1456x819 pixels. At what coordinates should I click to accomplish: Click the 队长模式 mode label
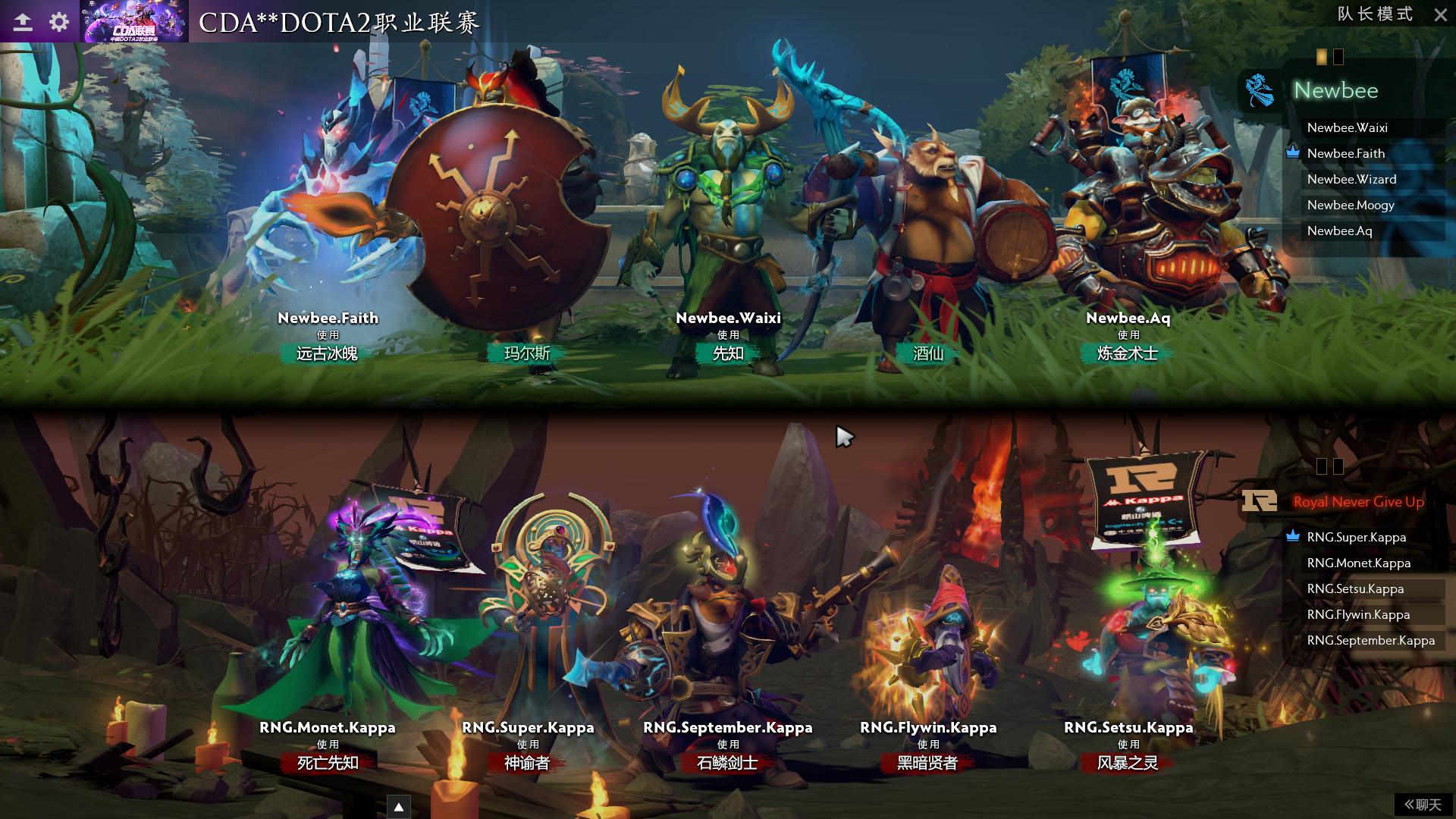coord(1376,14)
